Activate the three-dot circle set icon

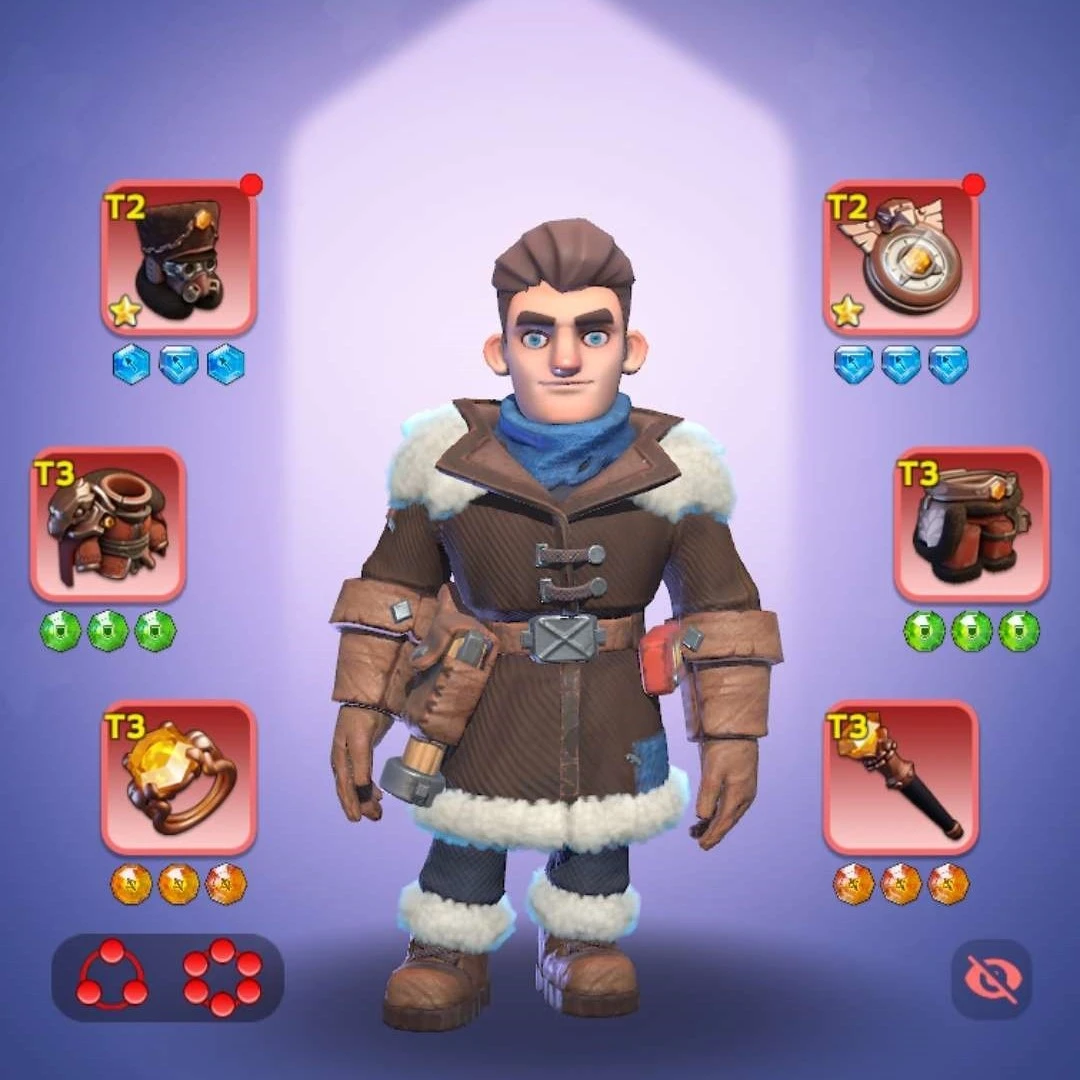(111, 976)
